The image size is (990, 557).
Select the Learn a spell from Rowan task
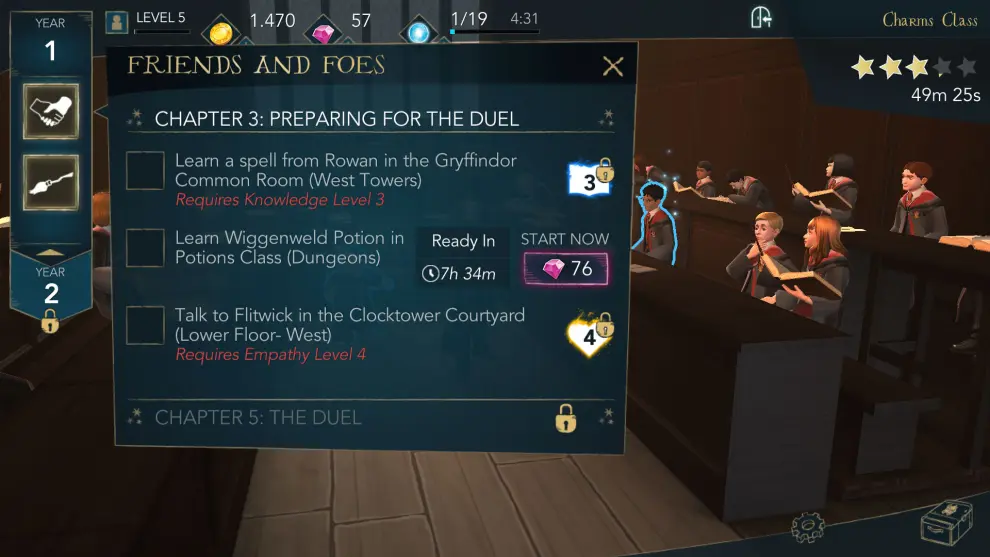click(145, 170)
